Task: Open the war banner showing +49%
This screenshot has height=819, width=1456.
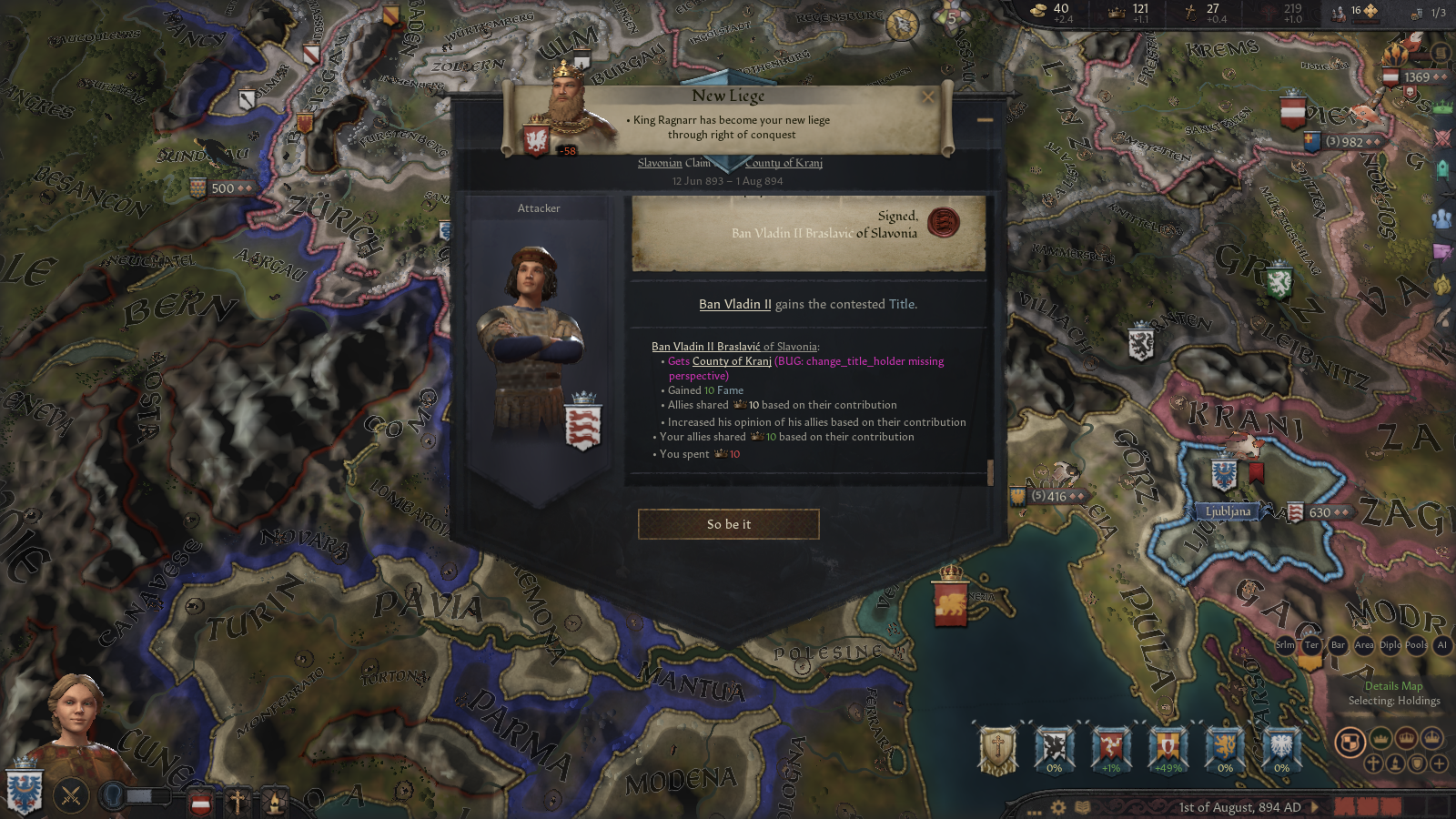Action: [x=1168, y=748]
